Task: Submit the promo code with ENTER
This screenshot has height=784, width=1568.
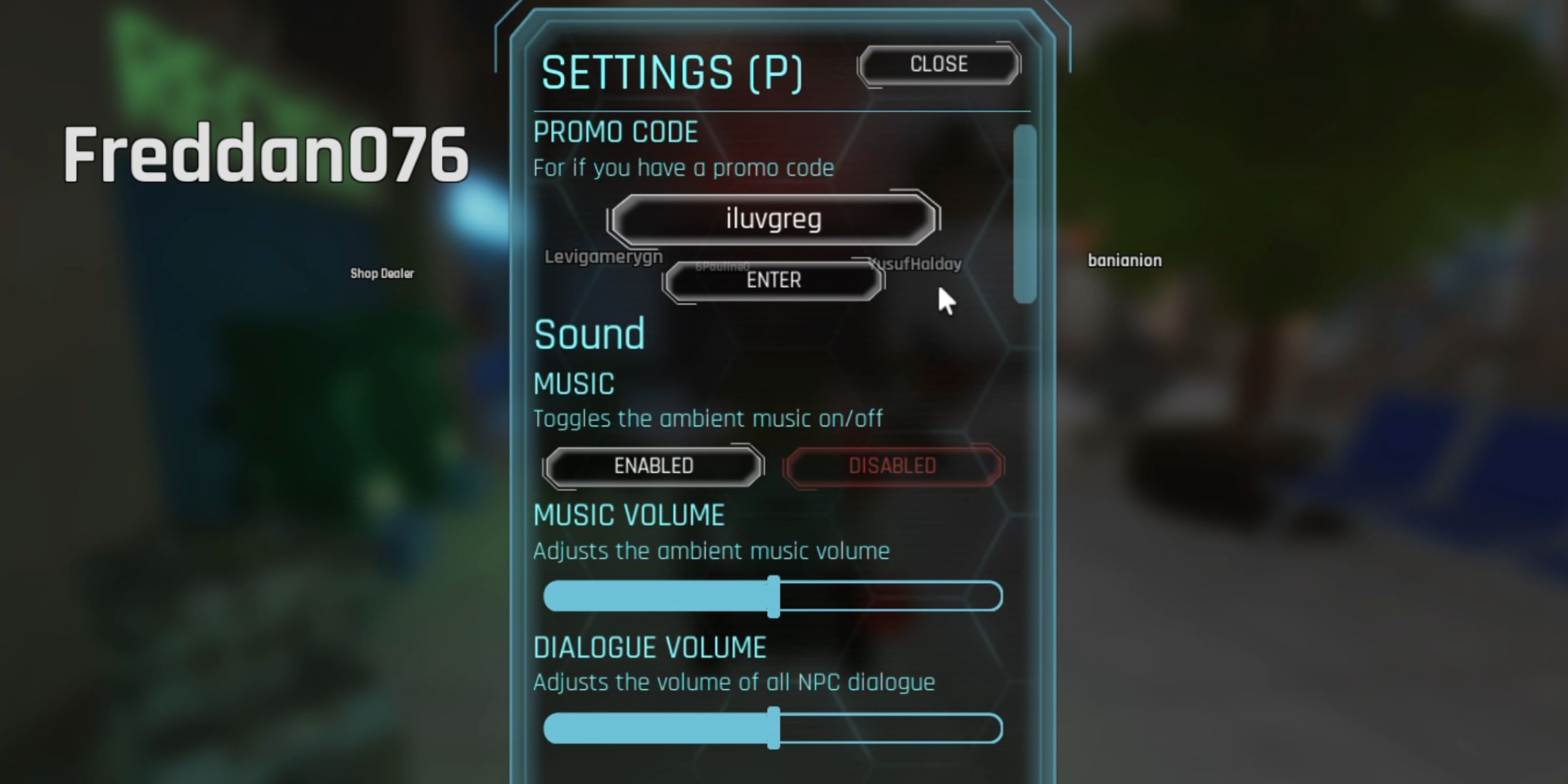Action: coord(773,280)
